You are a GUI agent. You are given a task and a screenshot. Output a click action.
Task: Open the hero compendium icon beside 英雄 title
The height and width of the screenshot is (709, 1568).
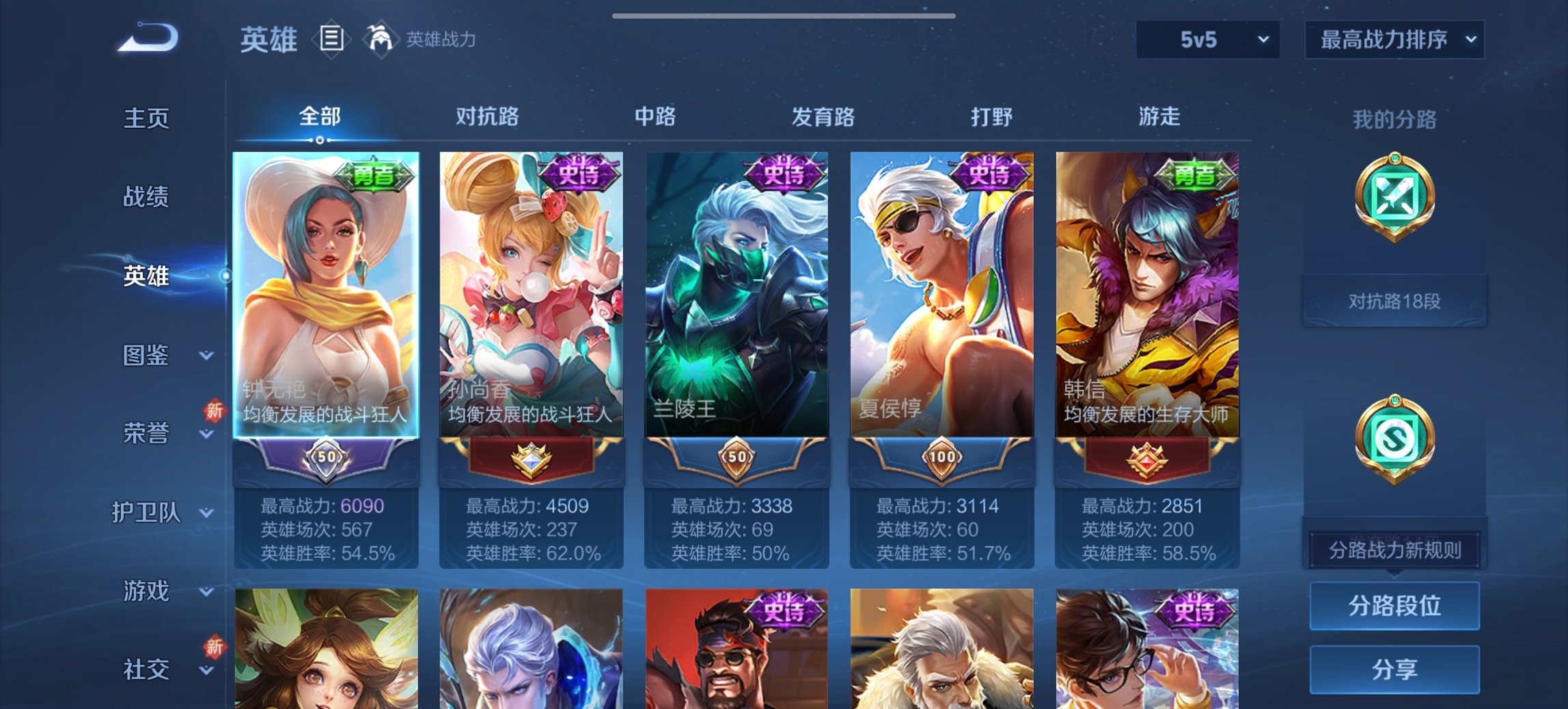tap(331, 40)
